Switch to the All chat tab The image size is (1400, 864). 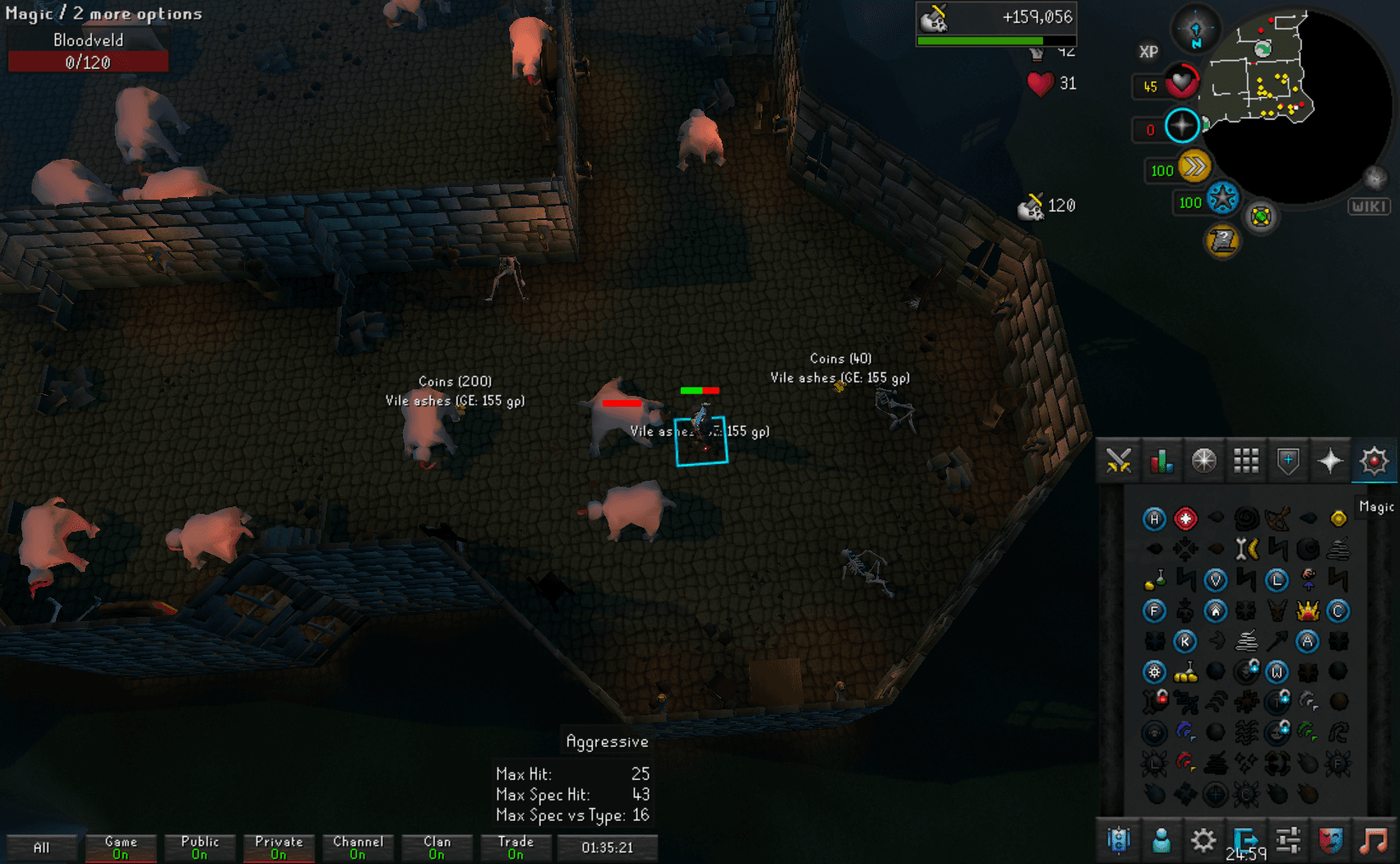point(42,847)
